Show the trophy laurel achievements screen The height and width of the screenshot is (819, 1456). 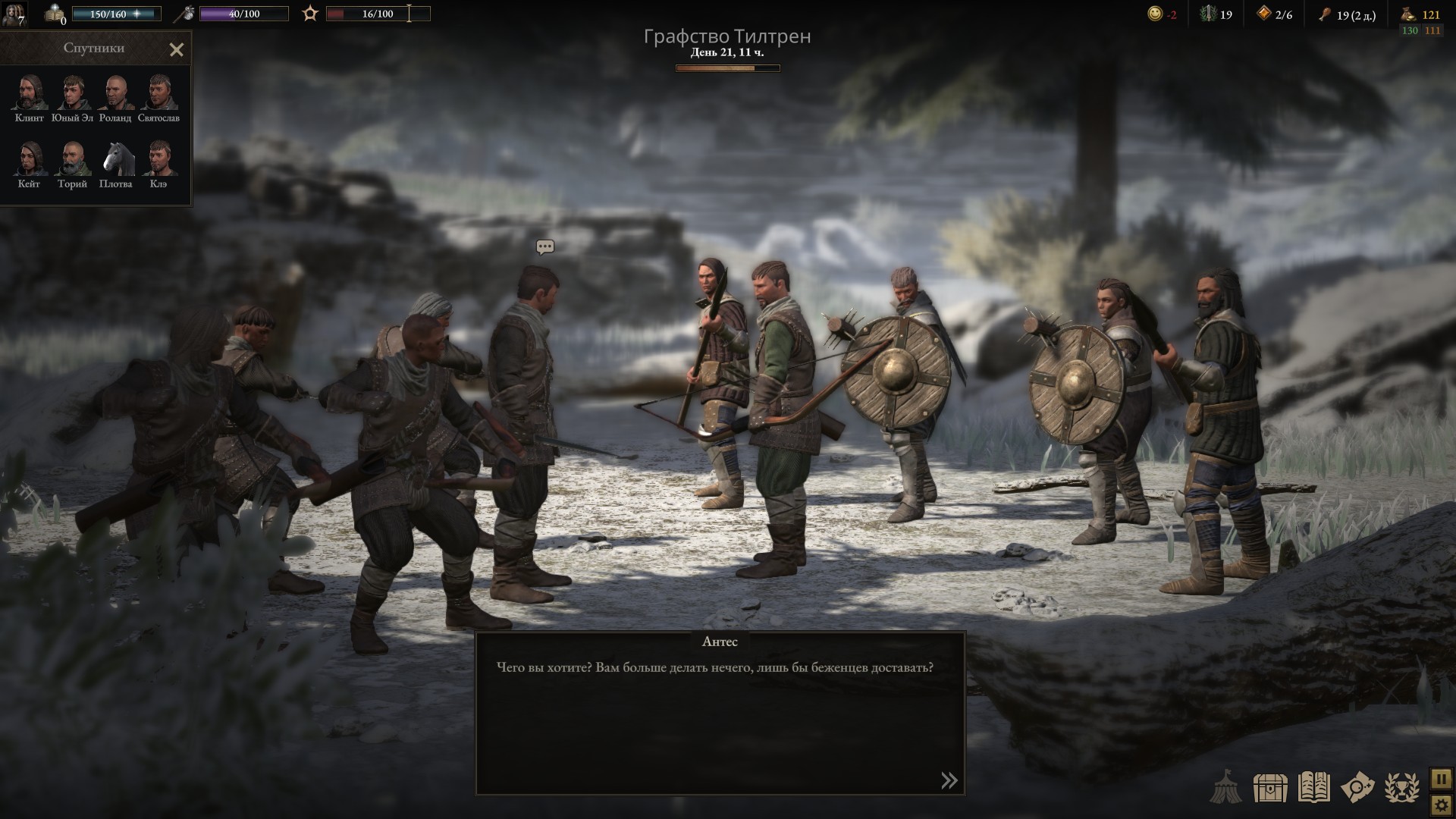1402,788
